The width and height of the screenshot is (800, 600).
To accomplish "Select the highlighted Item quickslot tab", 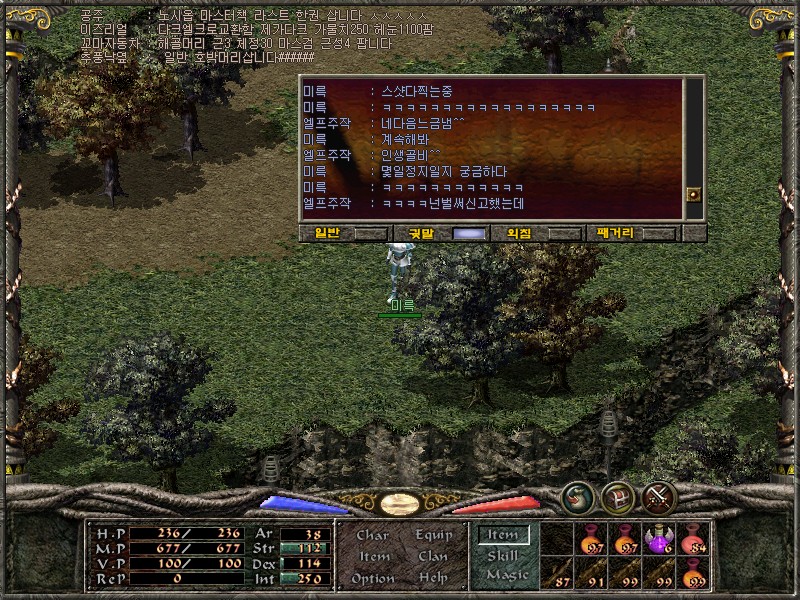I will point(503,535).
